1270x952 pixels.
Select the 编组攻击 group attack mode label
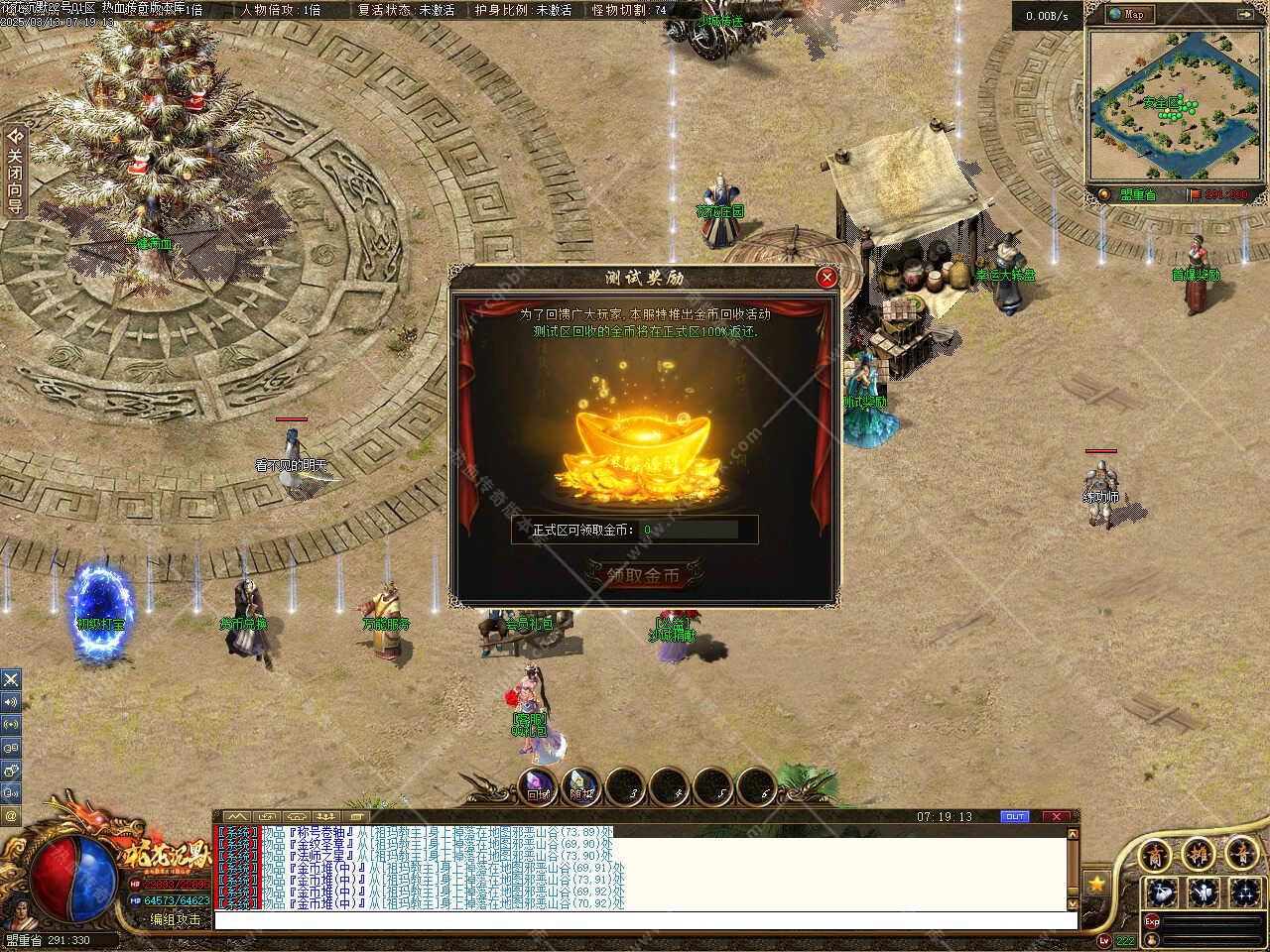tap(176, 920)
